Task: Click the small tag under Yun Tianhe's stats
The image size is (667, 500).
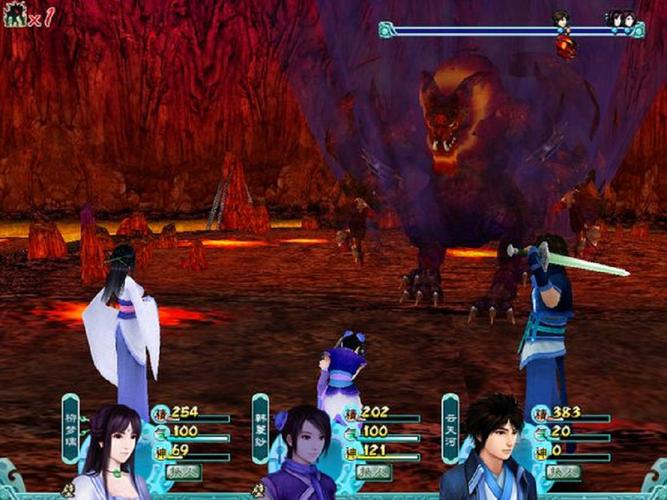Action: [562, 471]
